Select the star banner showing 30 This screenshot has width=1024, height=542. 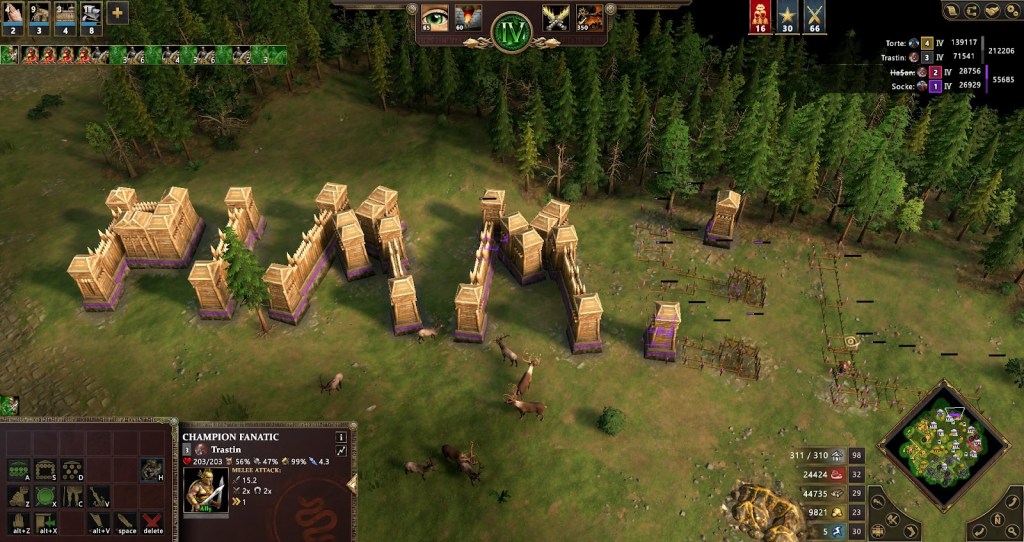pos(788,17)
